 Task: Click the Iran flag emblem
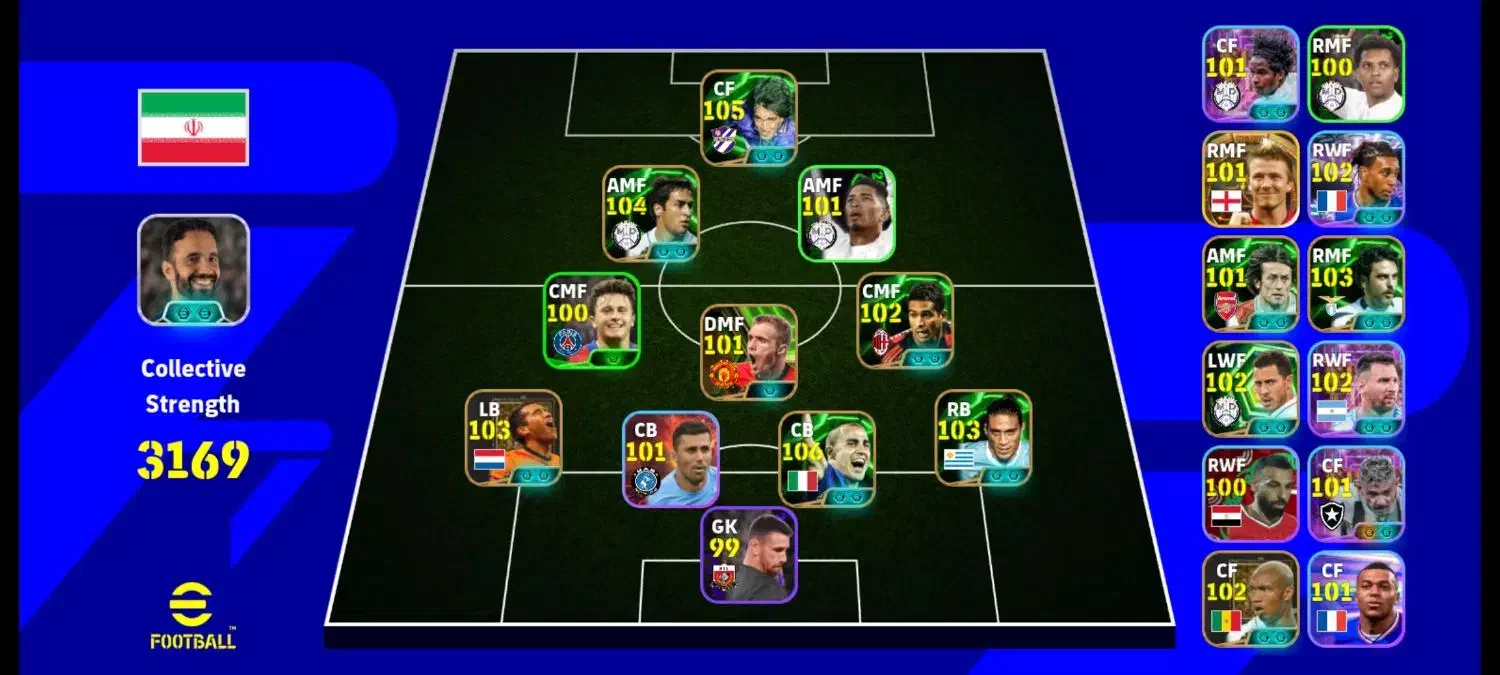[193, 127]
